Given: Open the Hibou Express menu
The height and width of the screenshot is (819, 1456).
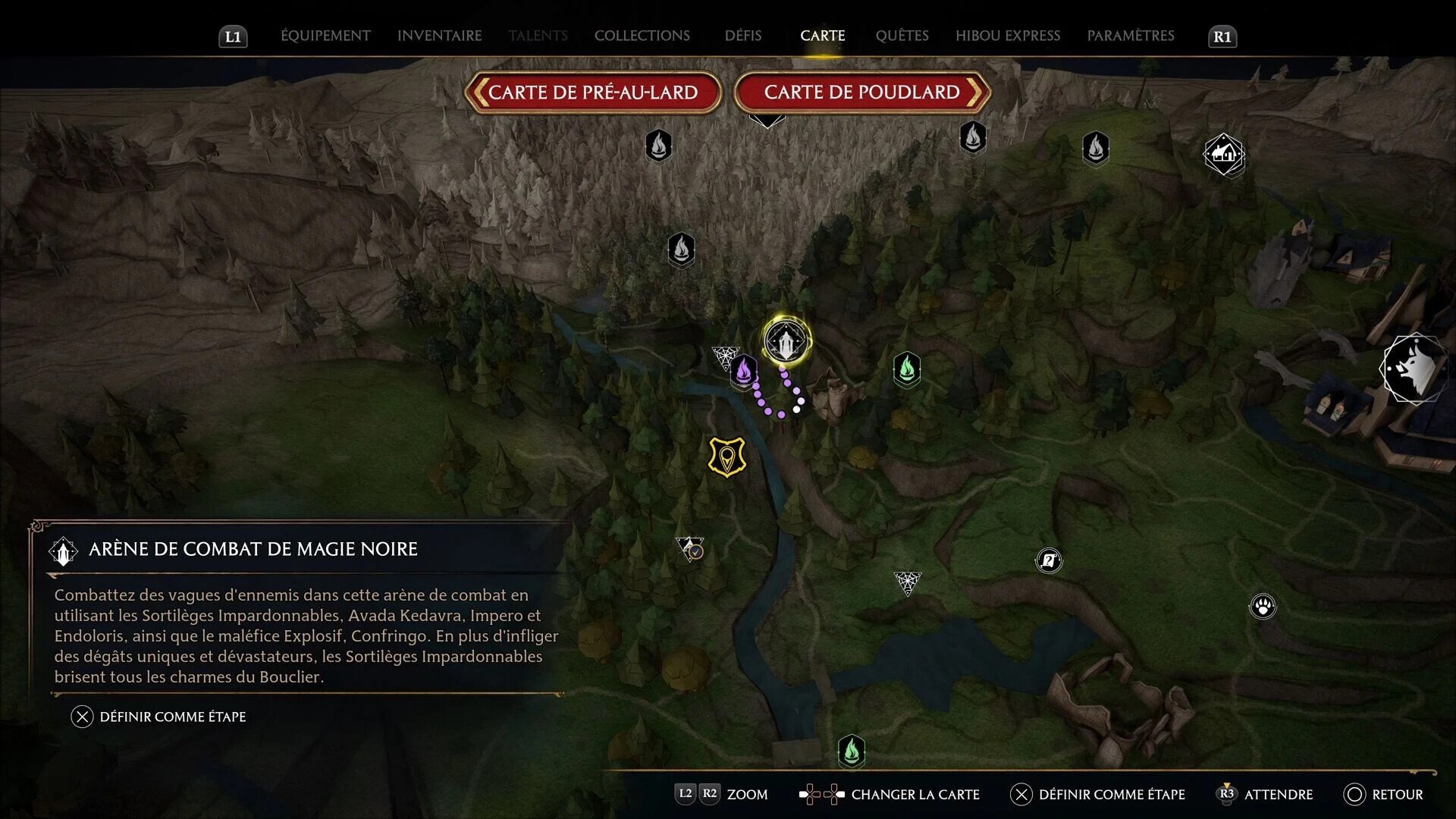Looking at the screenshot, I should (1008, 35).
